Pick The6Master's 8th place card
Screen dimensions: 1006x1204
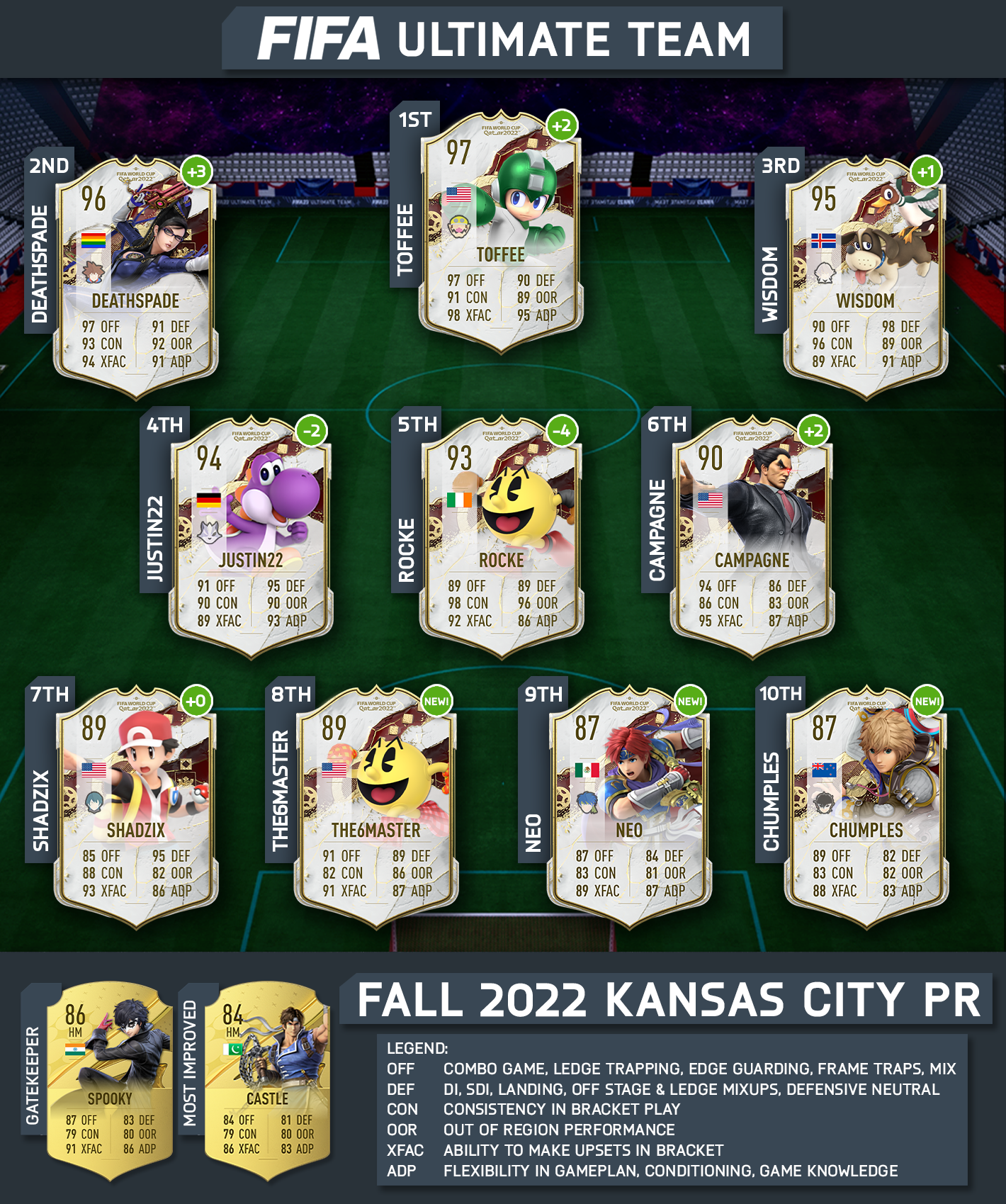(x=376, y=806)
